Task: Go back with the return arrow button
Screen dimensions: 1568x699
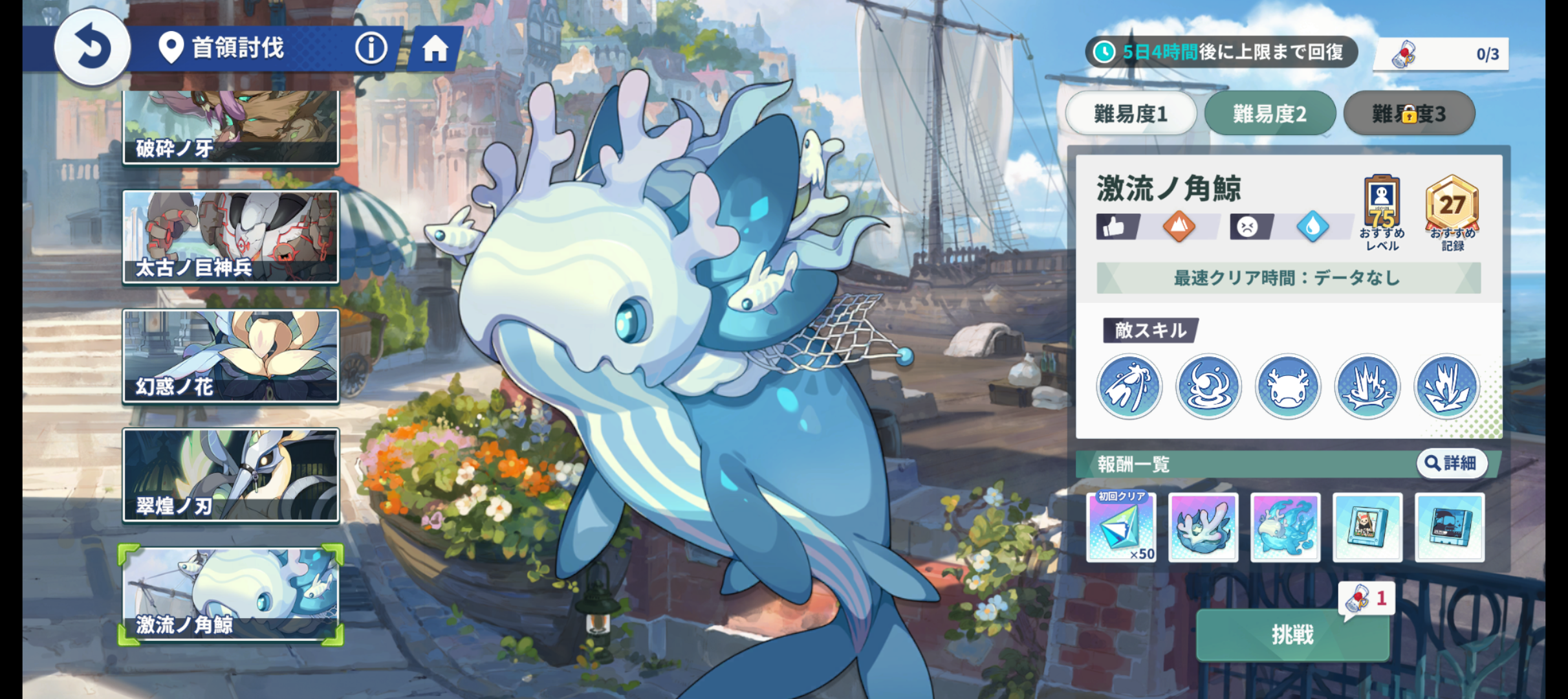Action: click(92, 48)
